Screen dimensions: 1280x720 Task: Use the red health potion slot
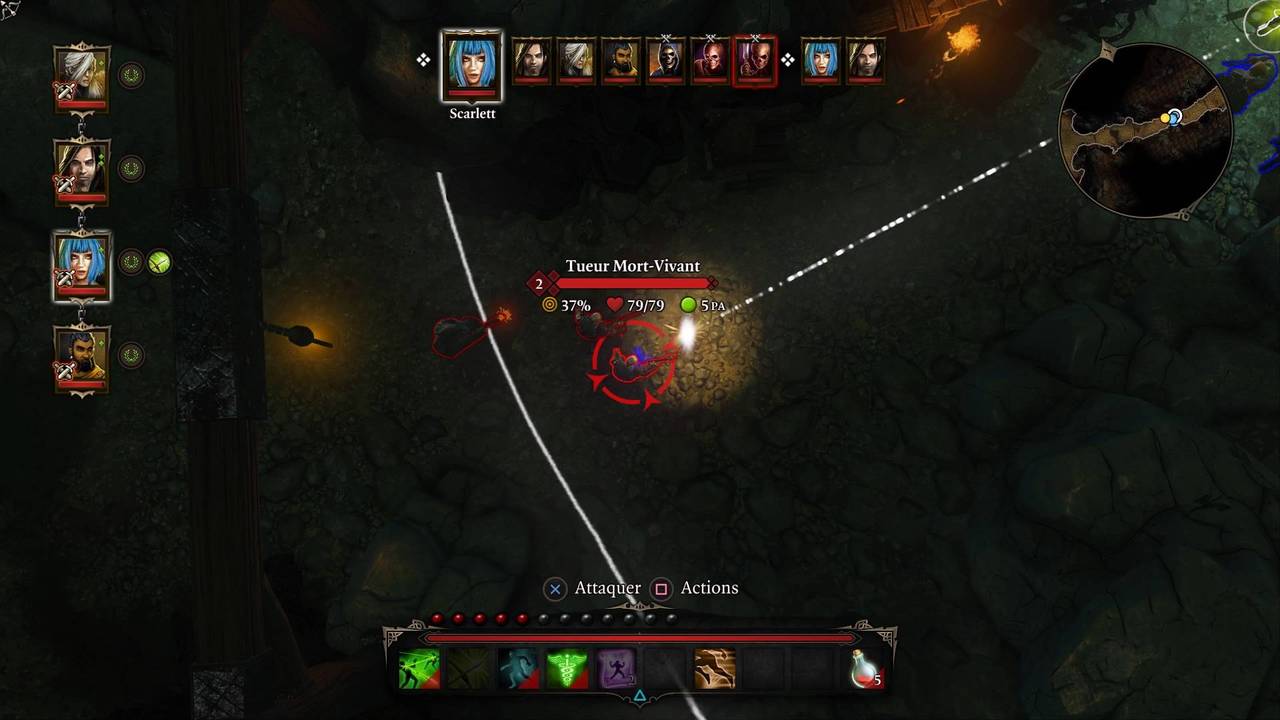[863, 669]
